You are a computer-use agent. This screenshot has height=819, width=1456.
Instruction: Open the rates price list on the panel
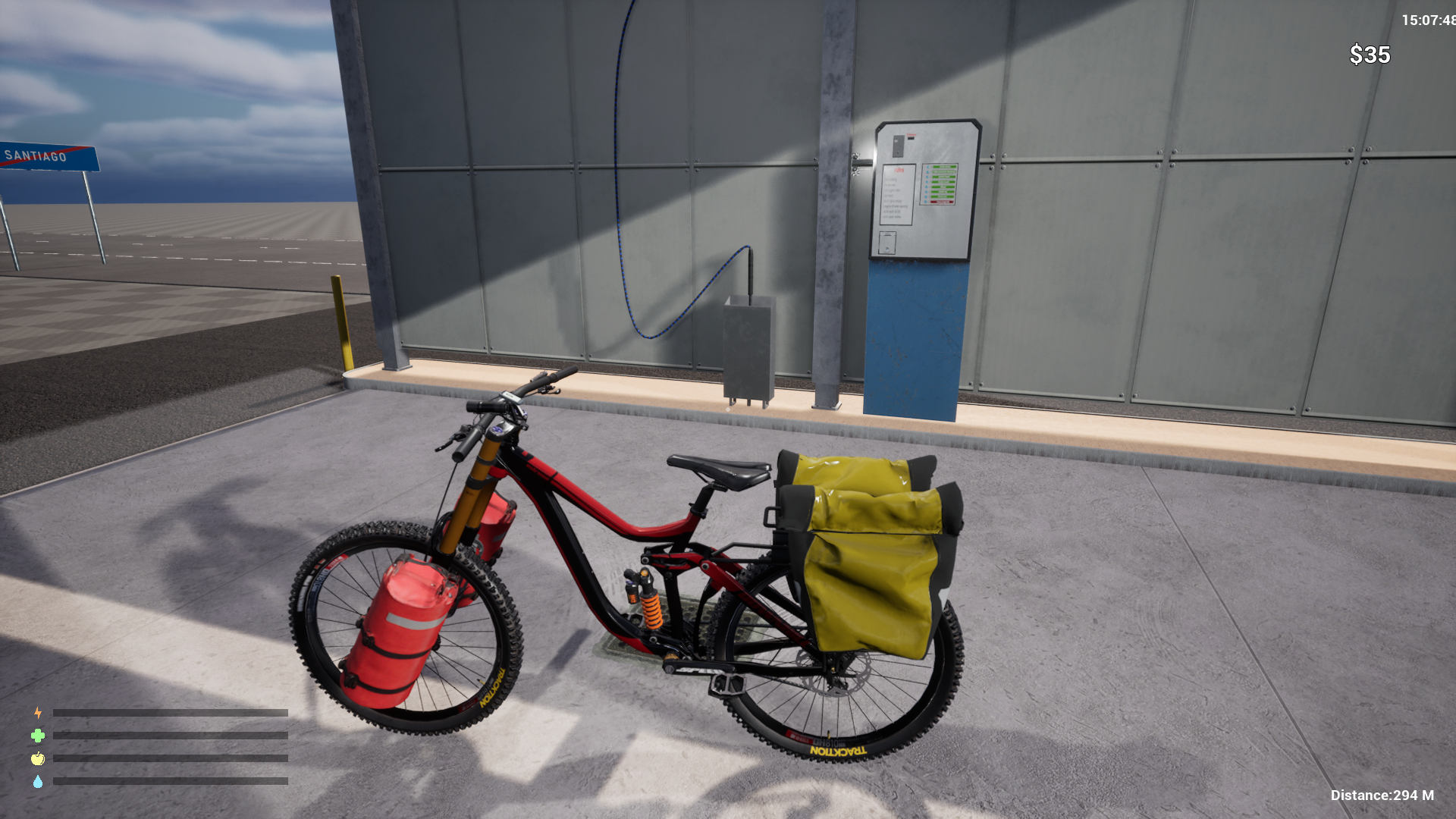point(899,193)
